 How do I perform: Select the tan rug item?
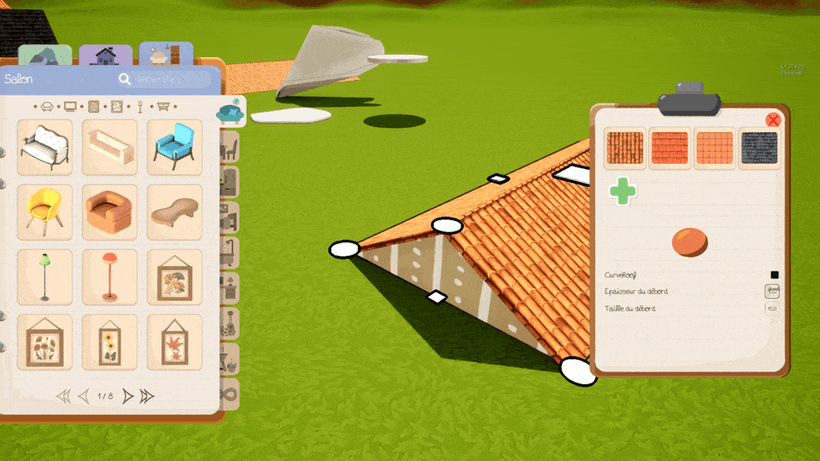coord(175,211)
